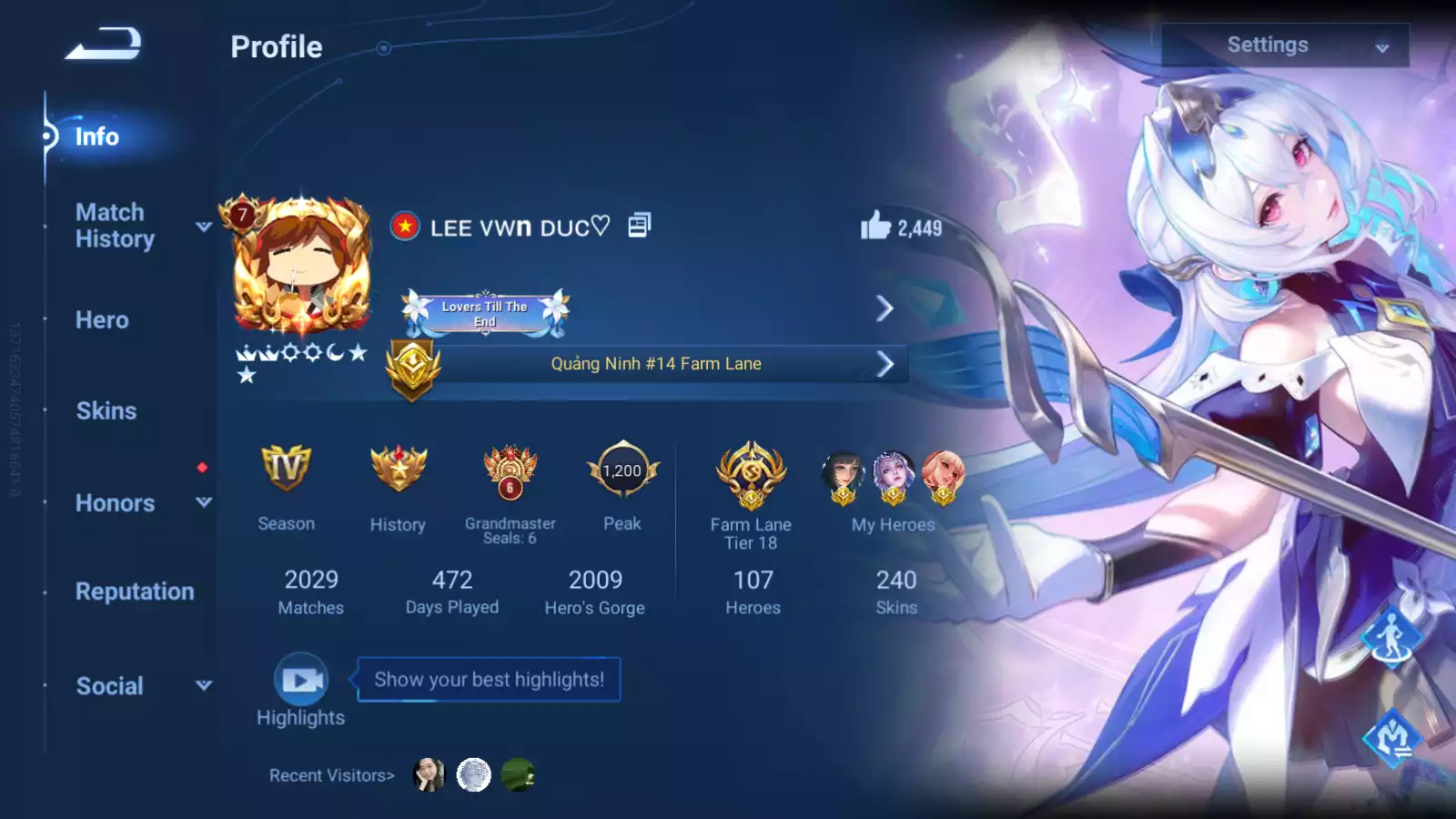The height and width of the screenshot is (819, 1456).
Task: Open the Quảng Ninh #14 Farm Lane ranking
Action: 655,364
